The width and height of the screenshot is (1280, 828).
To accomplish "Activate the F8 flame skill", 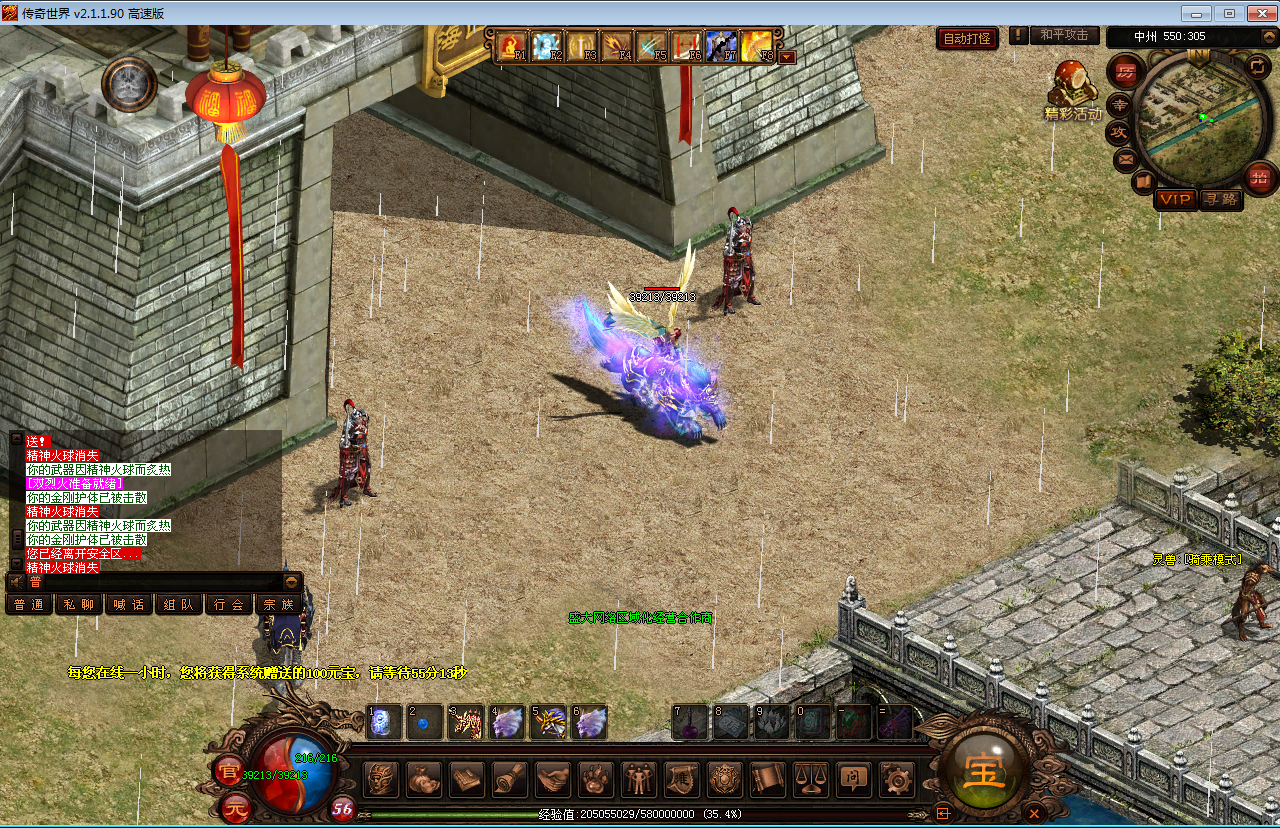I will point(757,46).
